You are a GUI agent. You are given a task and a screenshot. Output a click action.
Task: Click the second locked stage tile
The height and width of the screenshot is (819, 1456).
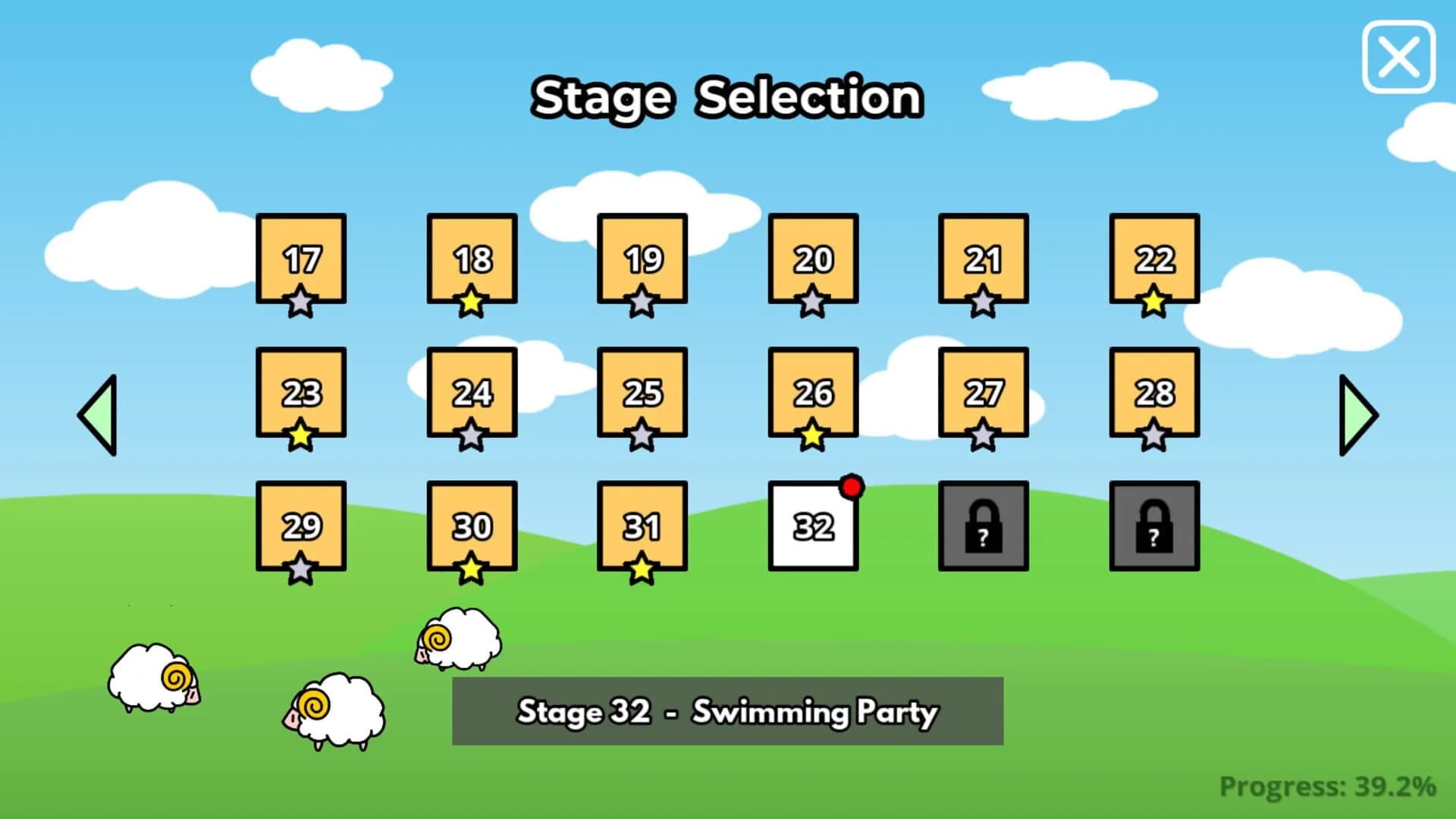tap(1153, 526)
